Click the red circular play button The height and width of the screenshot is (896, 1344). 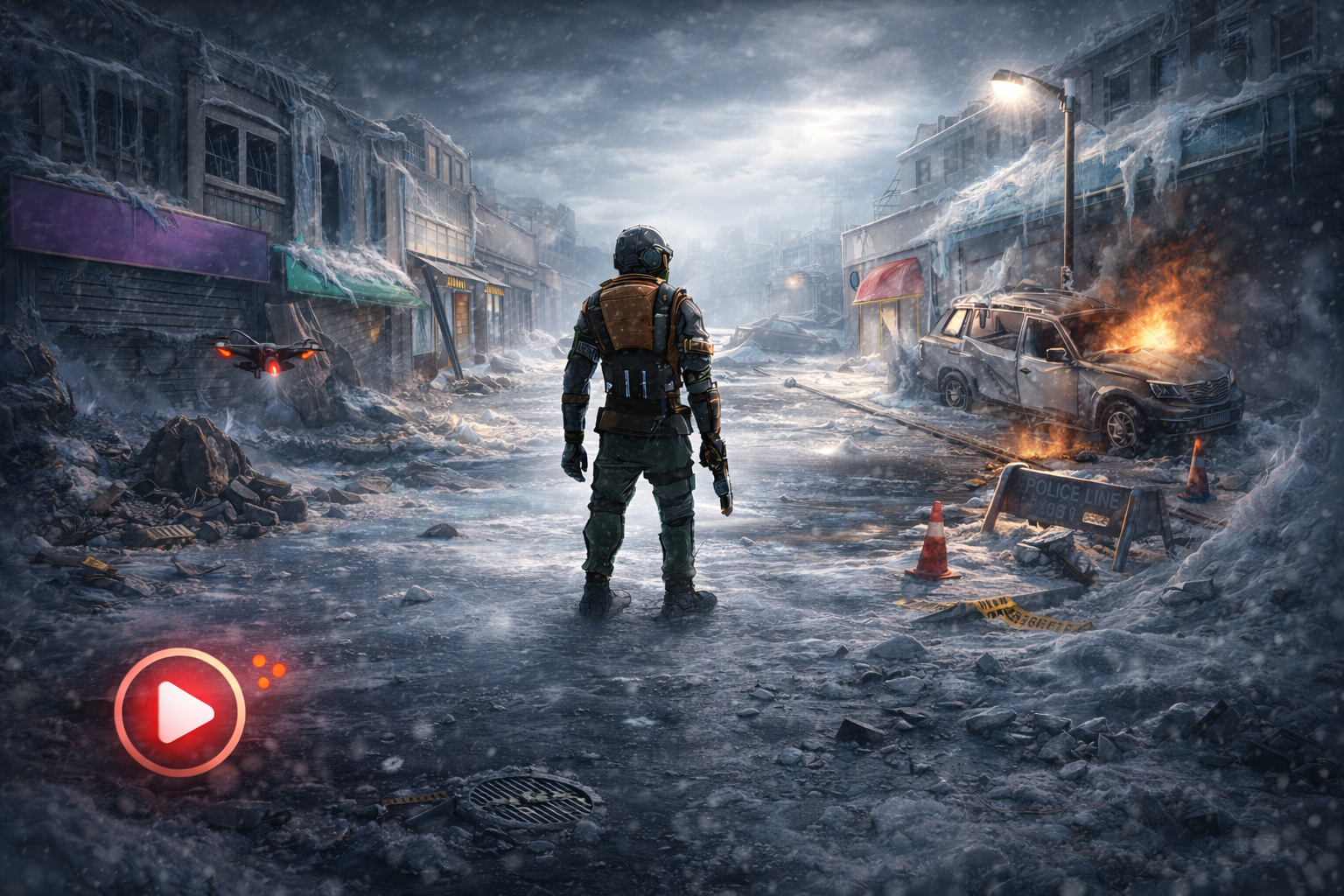coord(180,711)
